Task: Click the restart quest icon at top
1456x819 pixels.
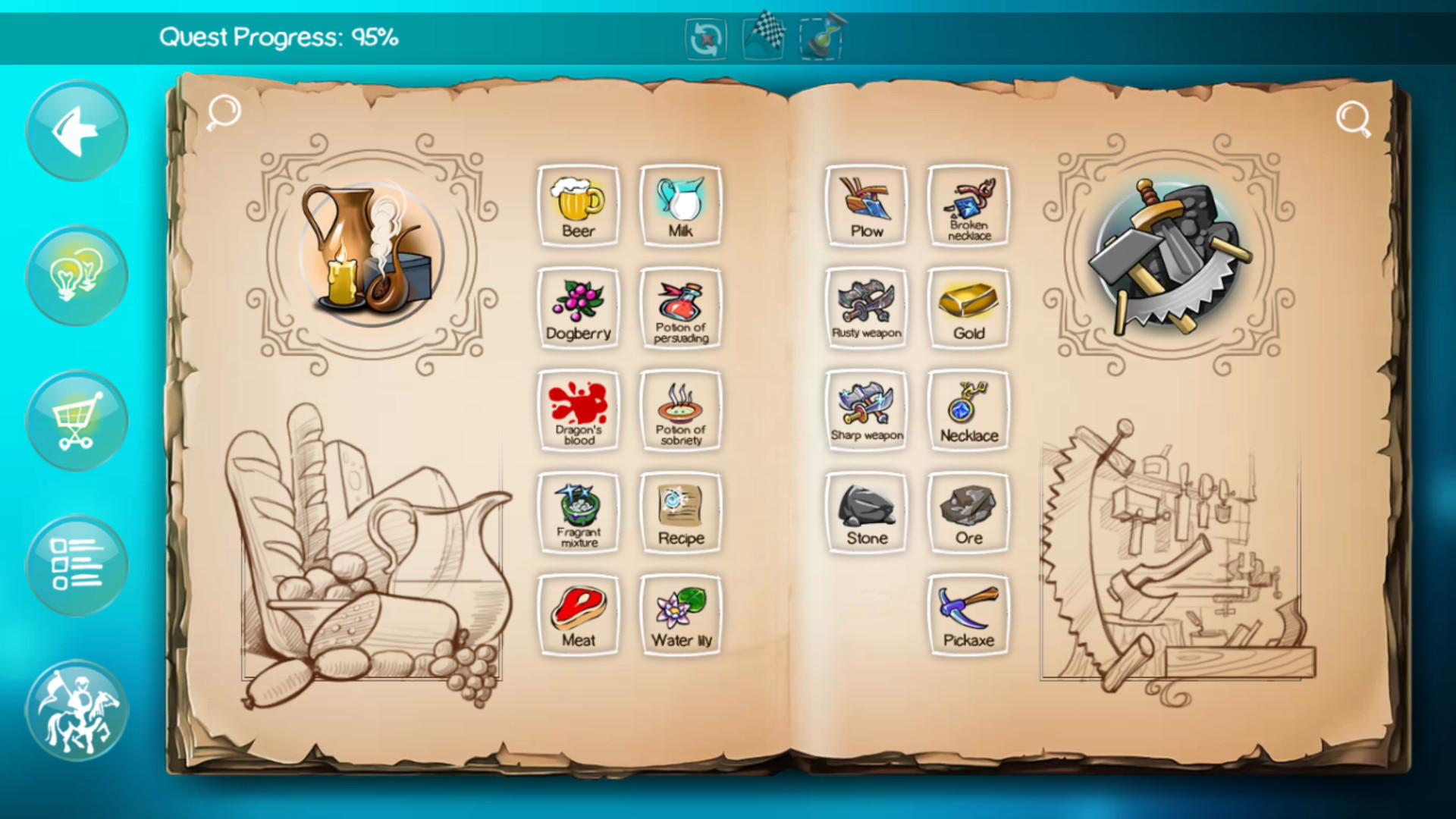Action: [704, 36]
